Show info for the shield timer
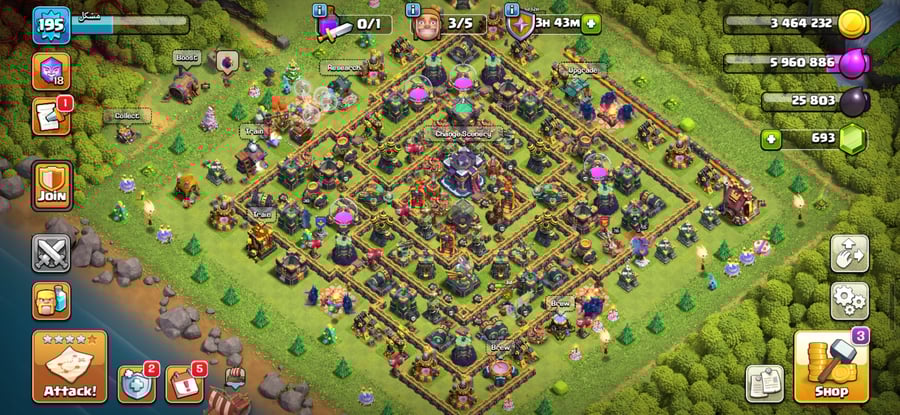Screen dimensions: 900x415 (x=511, y=10)
